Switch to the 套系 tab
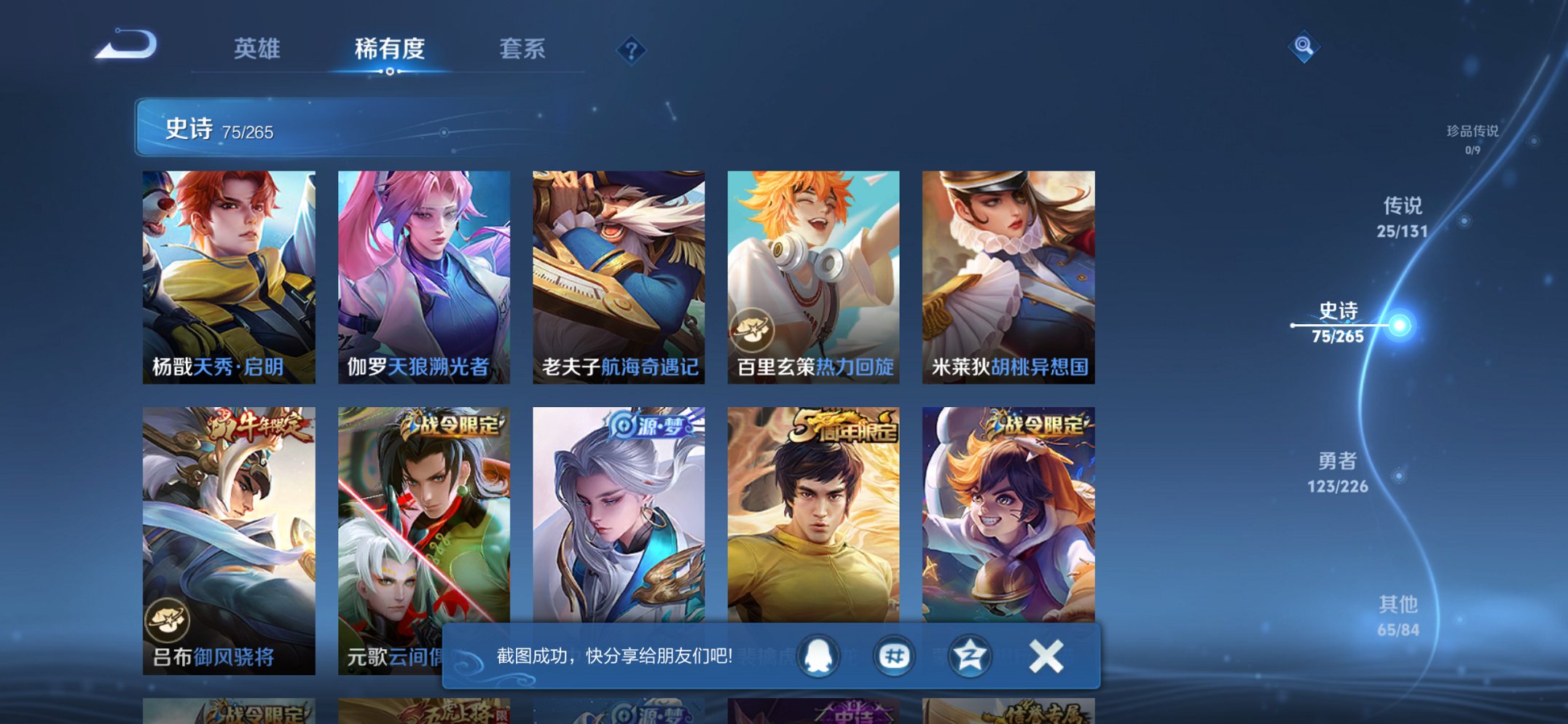 [523, 50]
